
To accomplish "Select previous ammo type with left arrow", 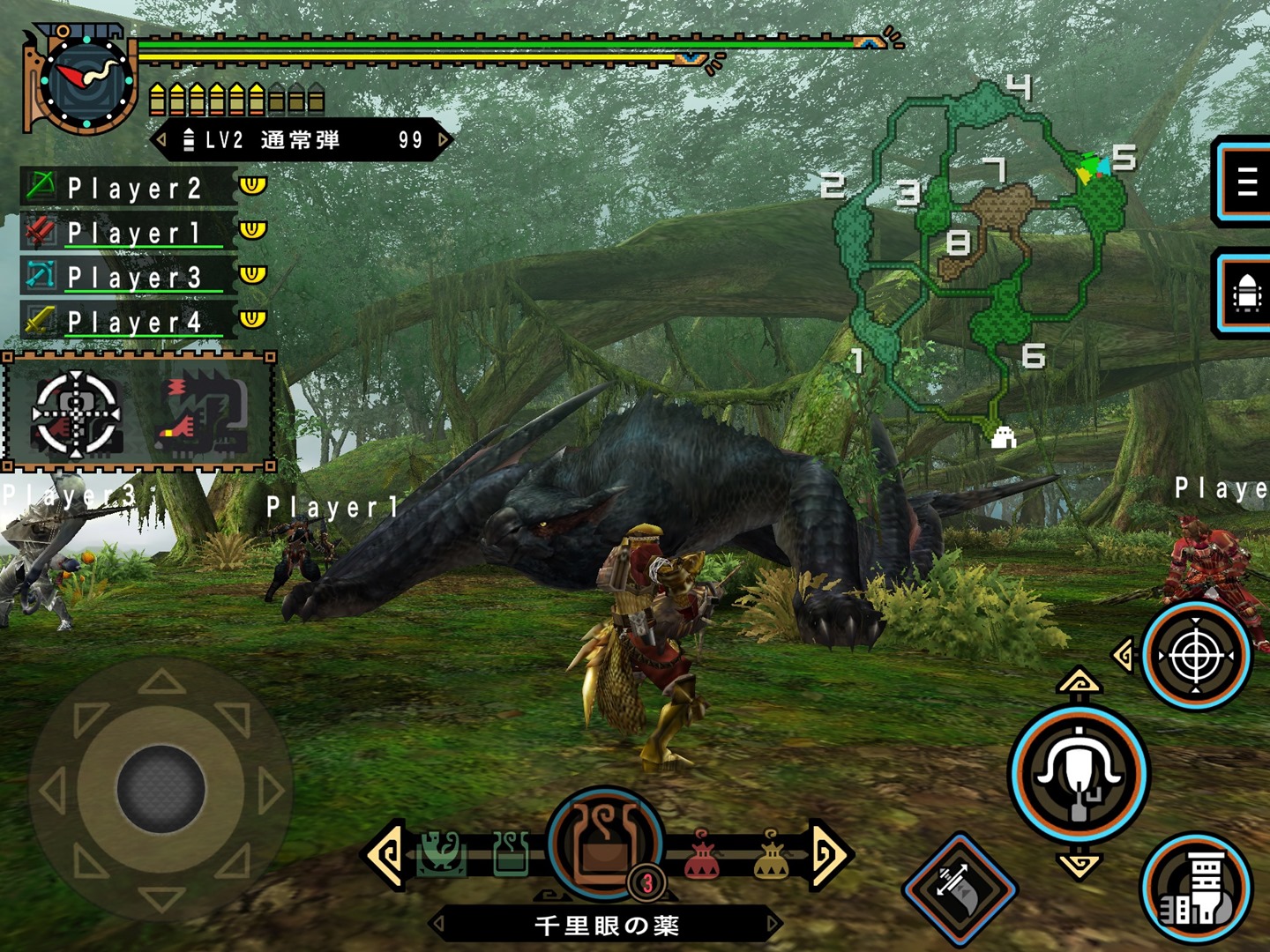I will click(x=161, y=139).
